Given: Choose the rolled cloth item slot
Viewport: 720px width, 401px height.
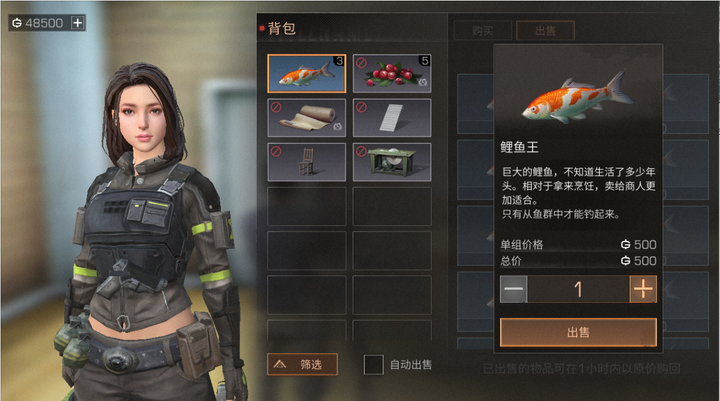Looking at the screenshot, I should 307,118.
